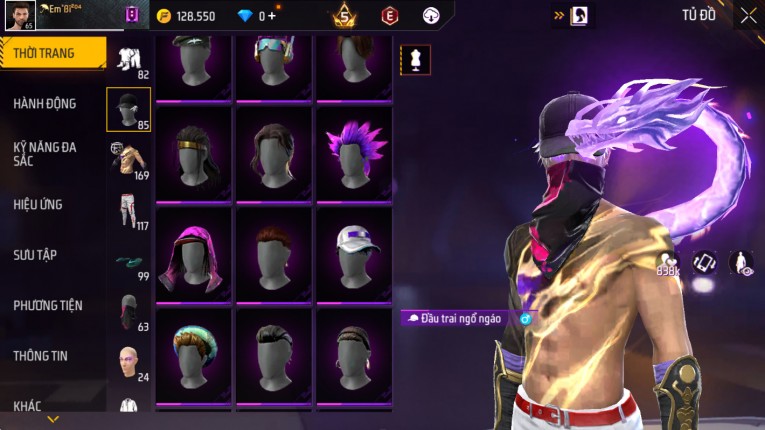
Task: Add diamonds with the plus button
Action: pos(271,16)
